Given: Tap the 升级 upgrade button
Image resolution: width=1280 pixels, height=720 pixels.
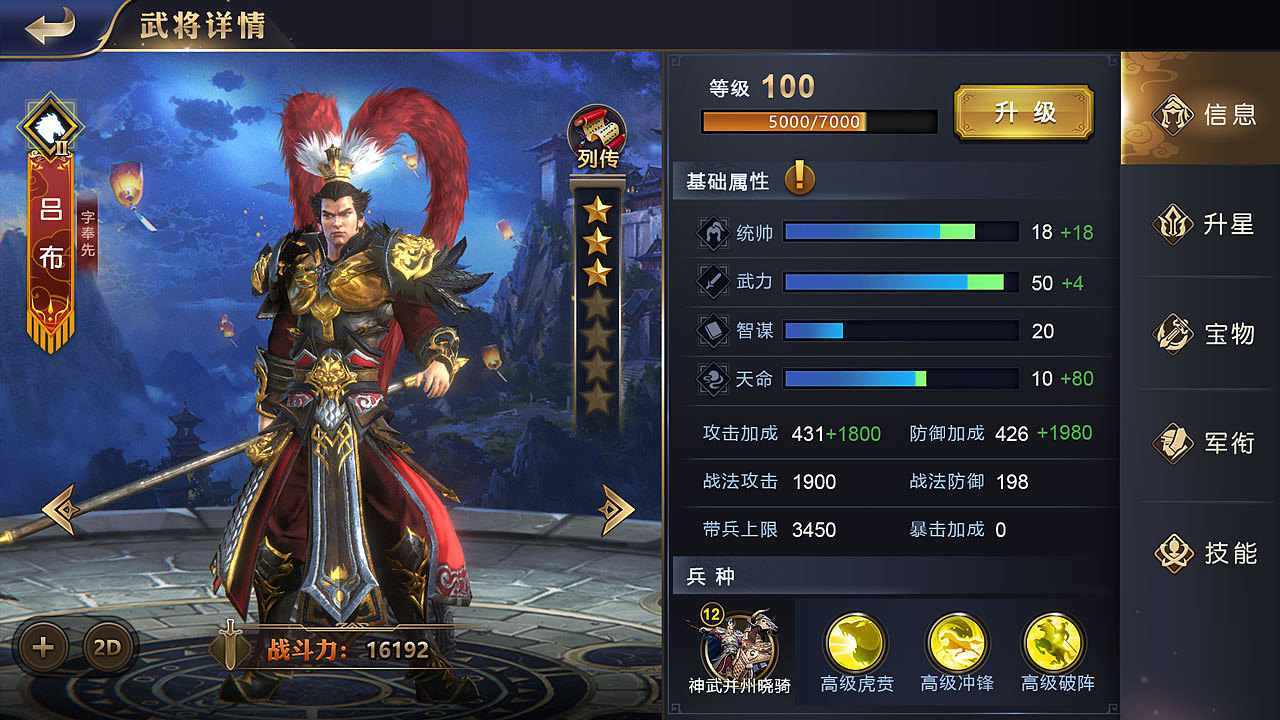Looking at the screenshot, I should tap(1024, 112).
